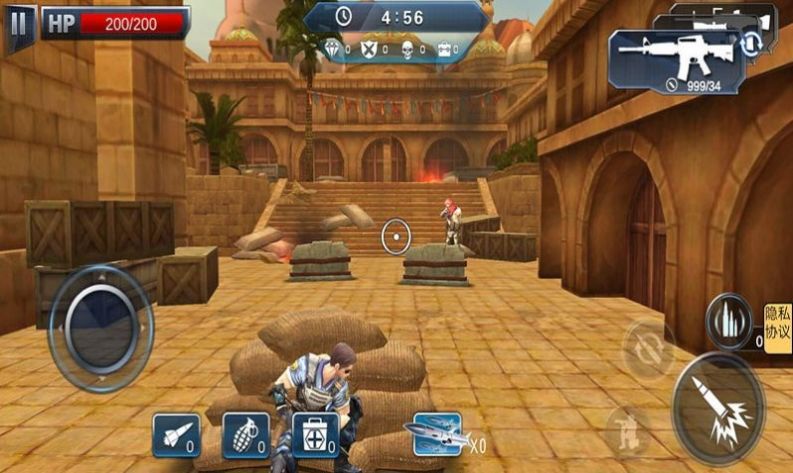This screenshot has width=793, height=473.
Task: Toggle crouch stance with the kneeling soldier button
Action: (628, 432)
